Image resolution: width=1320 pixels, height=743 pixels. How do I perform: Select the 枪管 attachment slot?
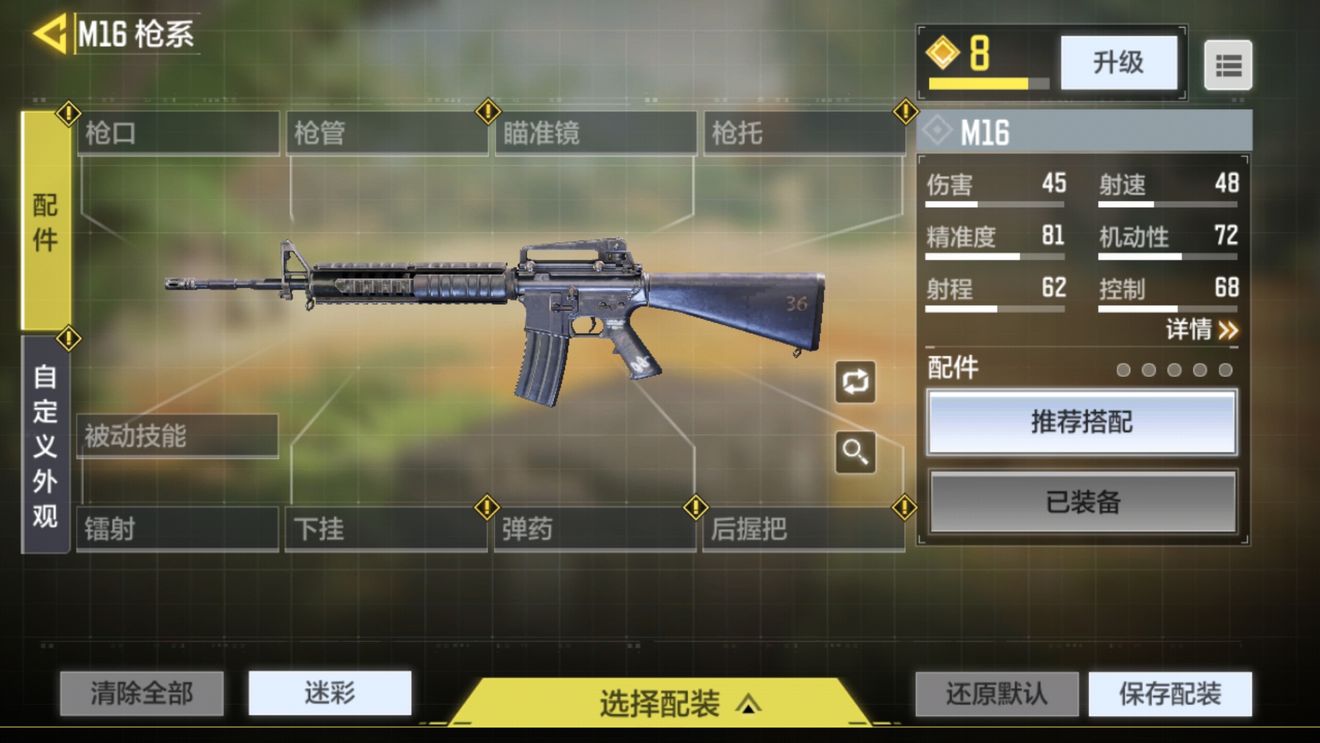point(385,132)
